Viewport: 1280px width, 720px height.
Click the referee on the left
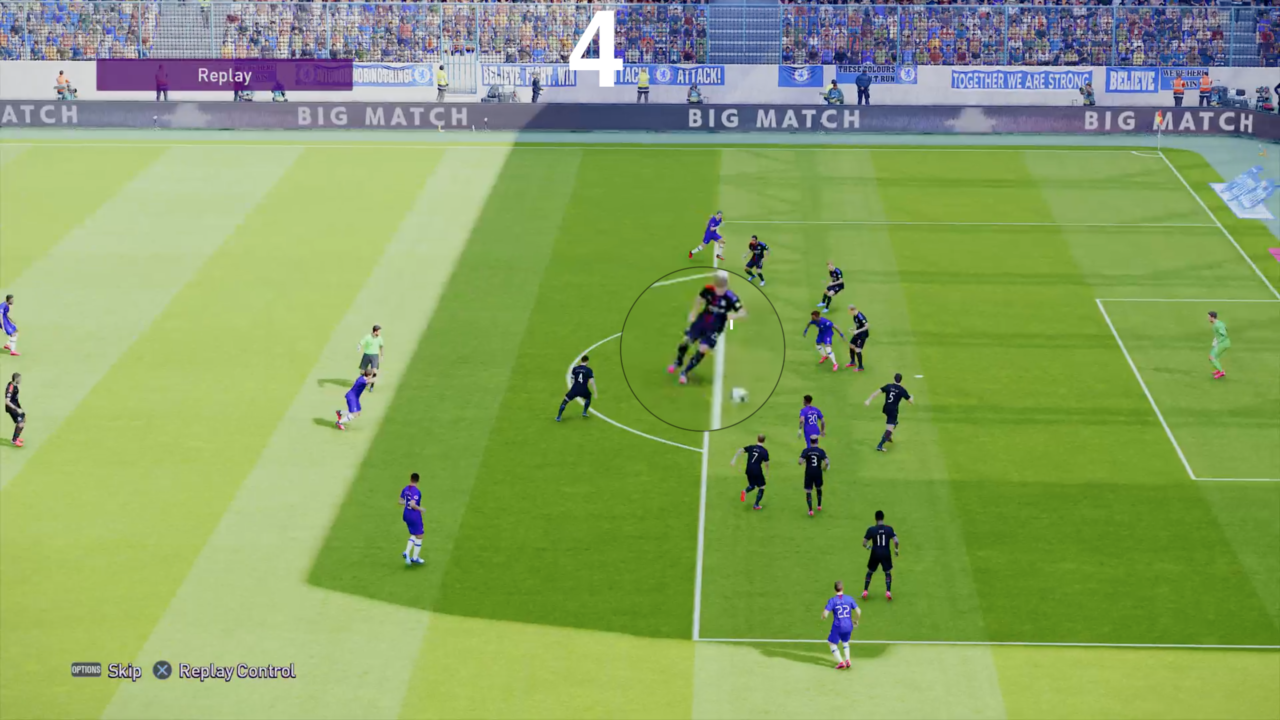(x=371, y=350)
